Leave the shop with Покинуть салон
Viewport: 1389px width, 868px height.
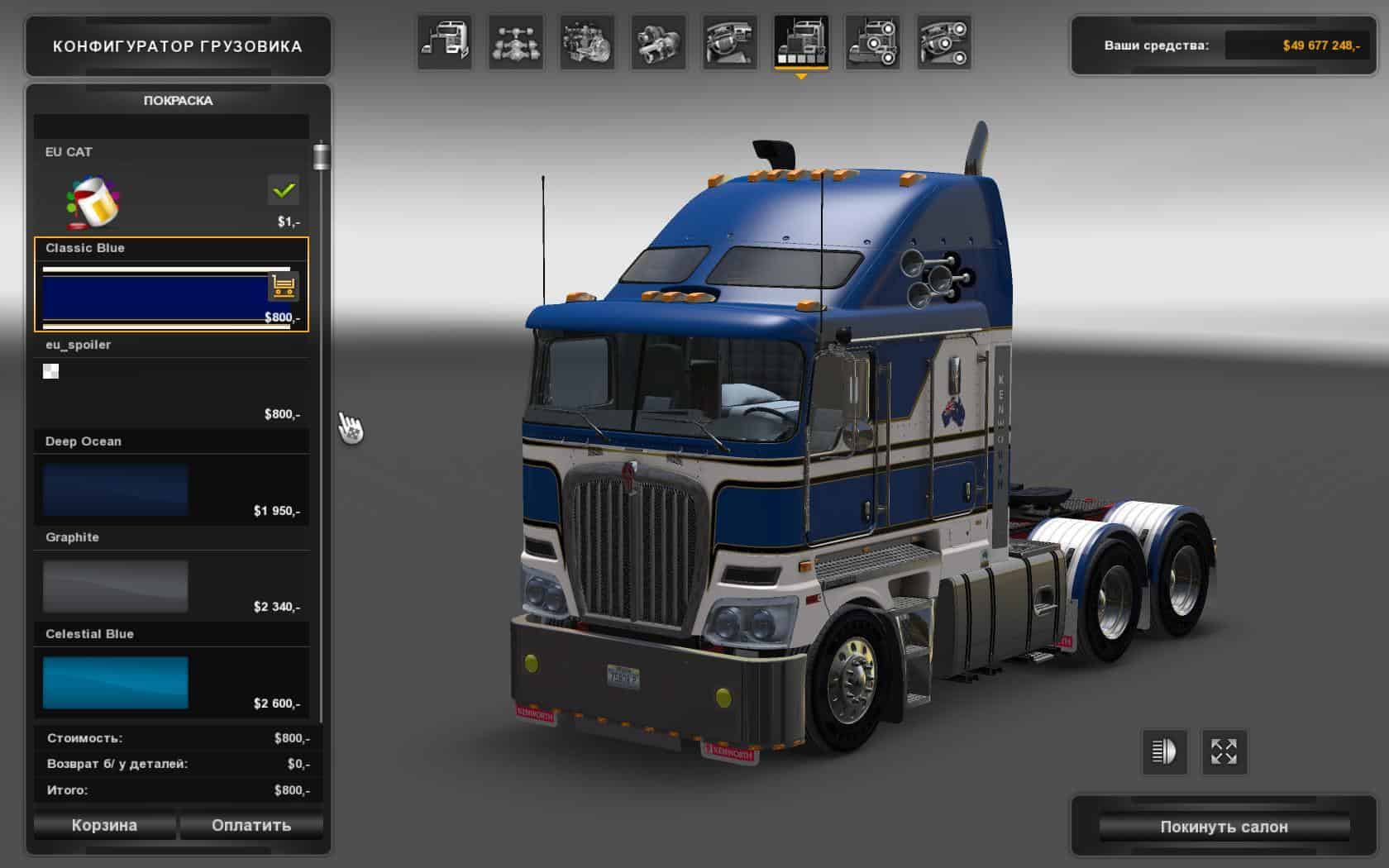tap(1224, 827)
